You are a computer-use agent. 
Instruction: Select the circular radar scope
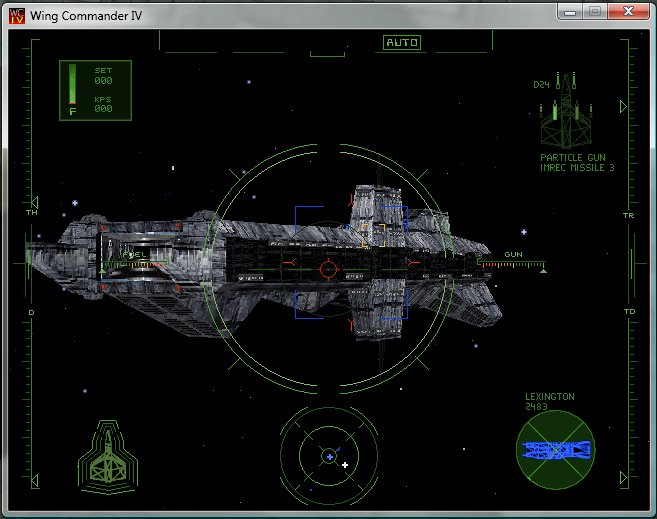329,455
